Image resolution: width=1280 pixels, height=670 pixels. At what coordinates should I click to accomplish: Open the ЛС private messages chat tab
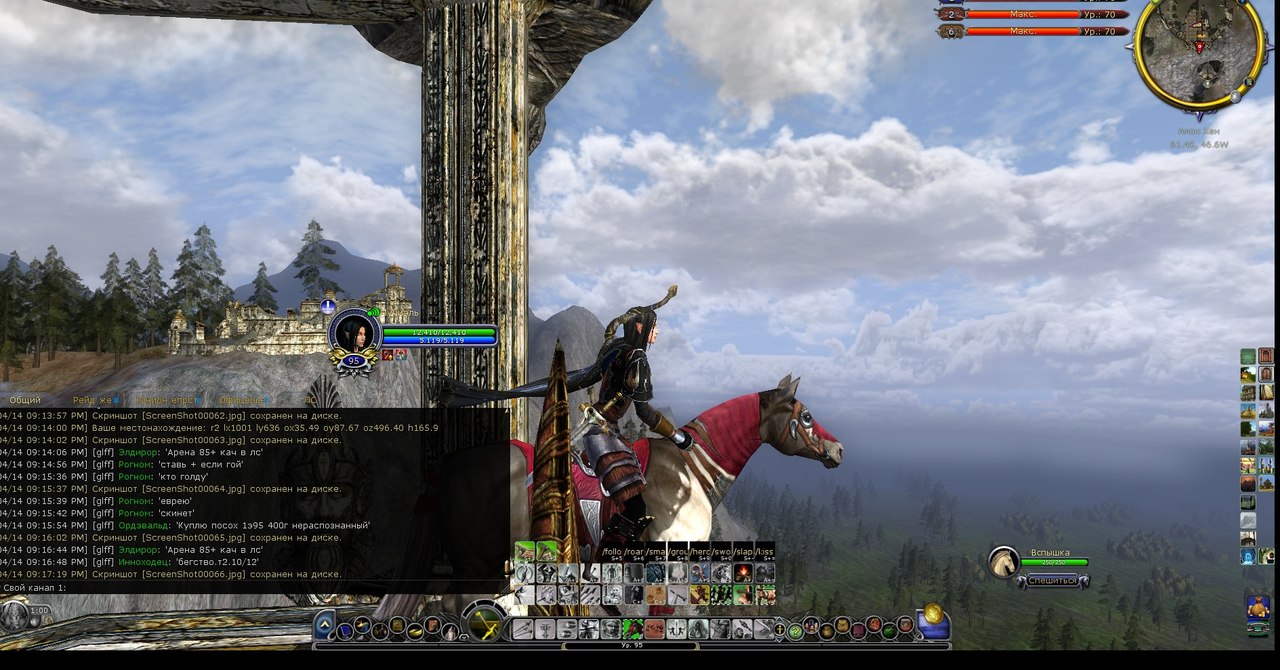(311, 400)
